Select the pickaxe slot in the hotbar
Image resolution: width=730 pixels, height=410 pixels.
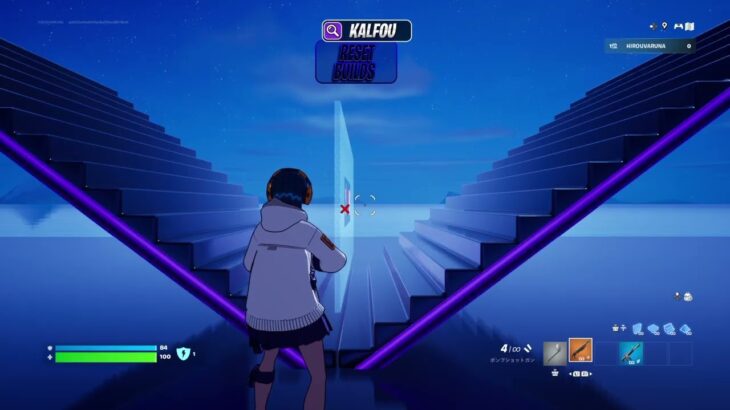tap(555, 353)
